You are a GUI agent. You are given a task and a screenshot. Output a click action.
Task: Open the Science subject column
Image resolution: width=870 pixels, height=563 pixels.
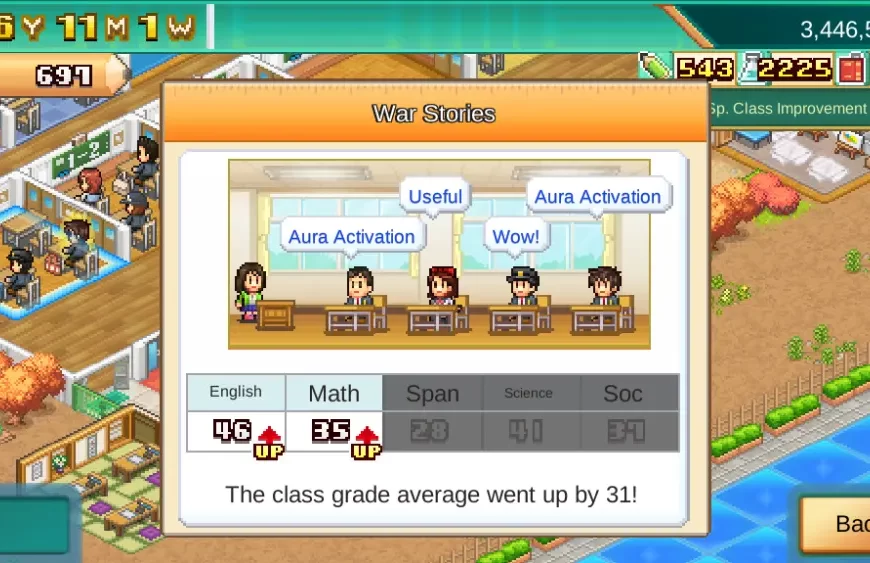click(x=528, y=393)
